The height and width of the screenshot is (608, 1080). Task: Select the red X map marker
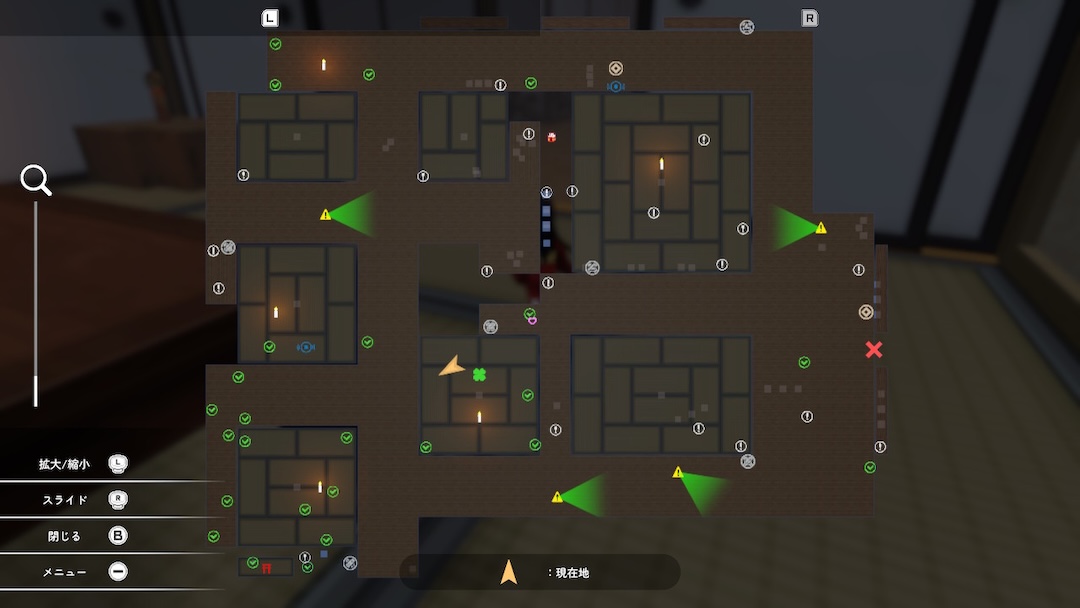click(x=874, y=349)
